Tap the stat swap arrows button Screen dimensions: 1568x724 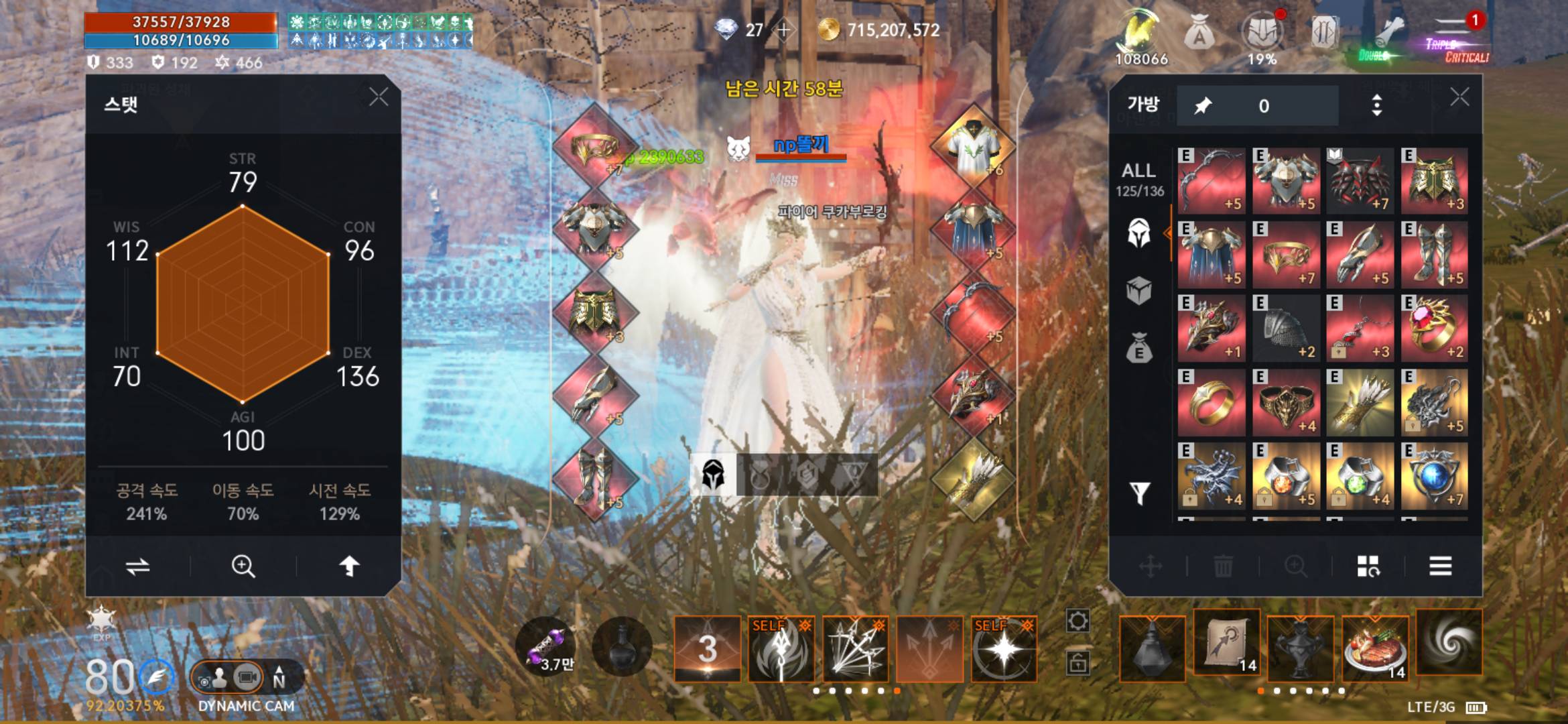(x=138, y=566)
